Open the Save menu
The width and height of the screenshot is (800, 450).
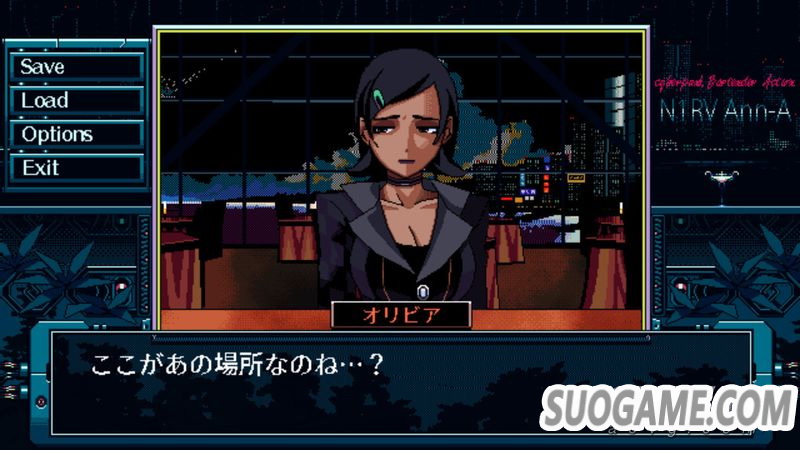[76, 67]
